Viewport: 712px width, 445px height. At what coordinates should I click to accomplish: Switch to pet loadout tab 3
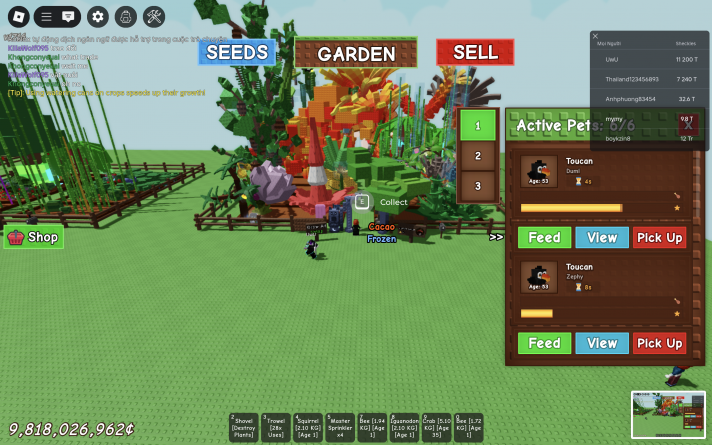(x=478, y=186)
